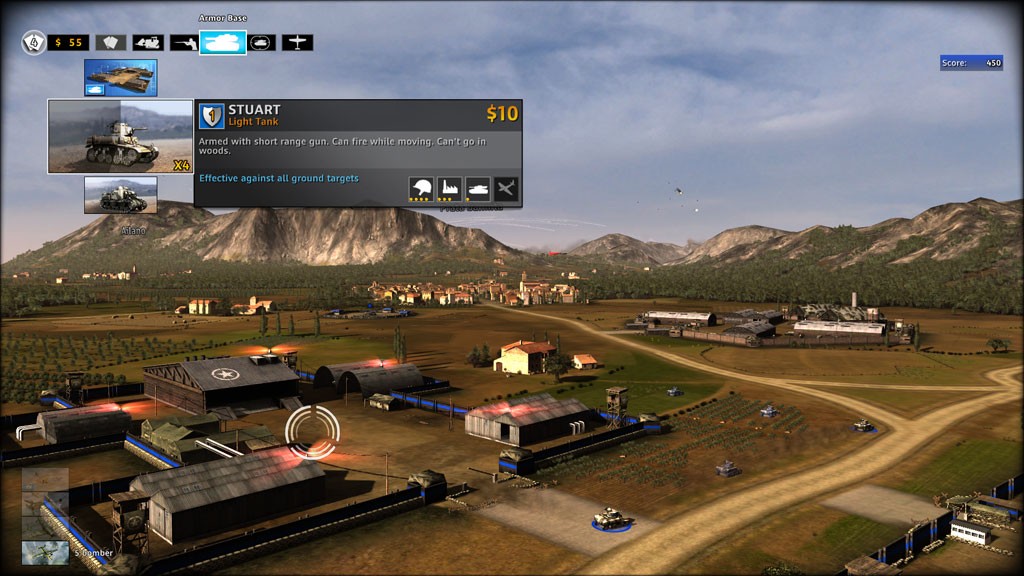Click the round card-deck badge icon
Image resolution: width=1024 pixels, height=576 pixels.
(34, 43)
